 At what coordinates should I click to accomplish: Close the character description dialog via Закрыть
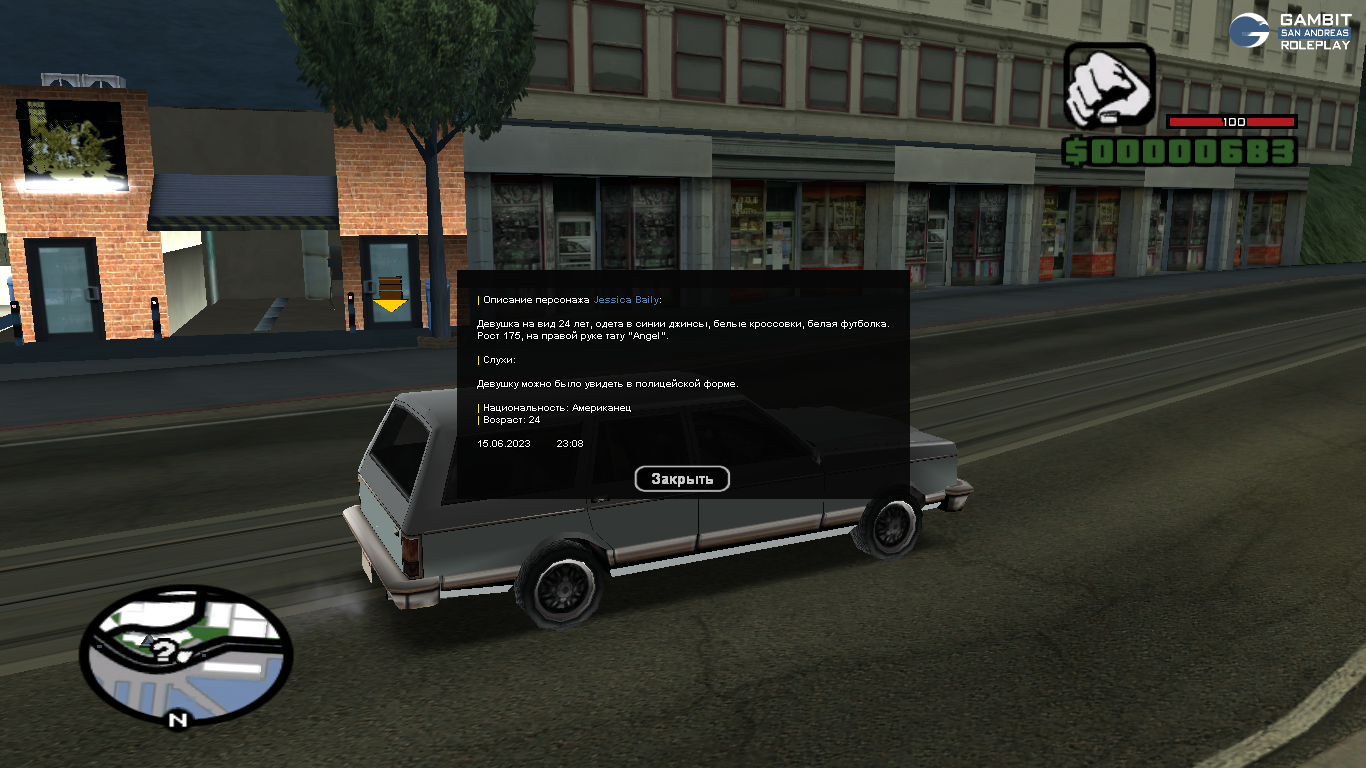click(682, 479)
